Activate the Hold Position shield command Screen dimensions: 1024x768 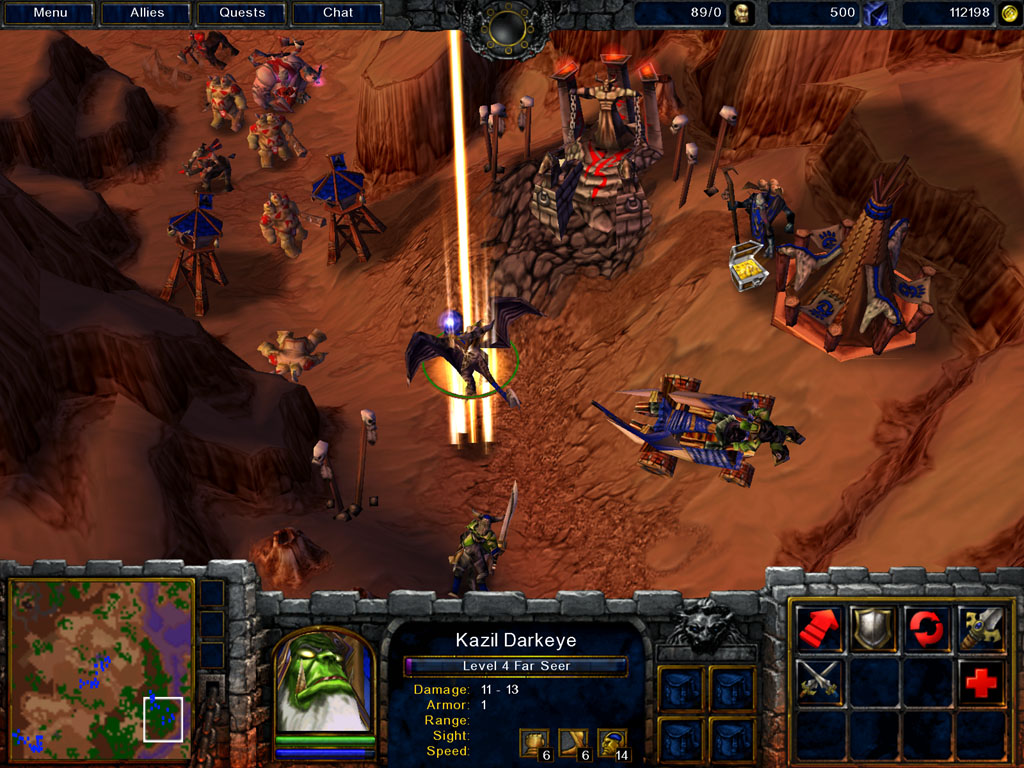(873, 627)
